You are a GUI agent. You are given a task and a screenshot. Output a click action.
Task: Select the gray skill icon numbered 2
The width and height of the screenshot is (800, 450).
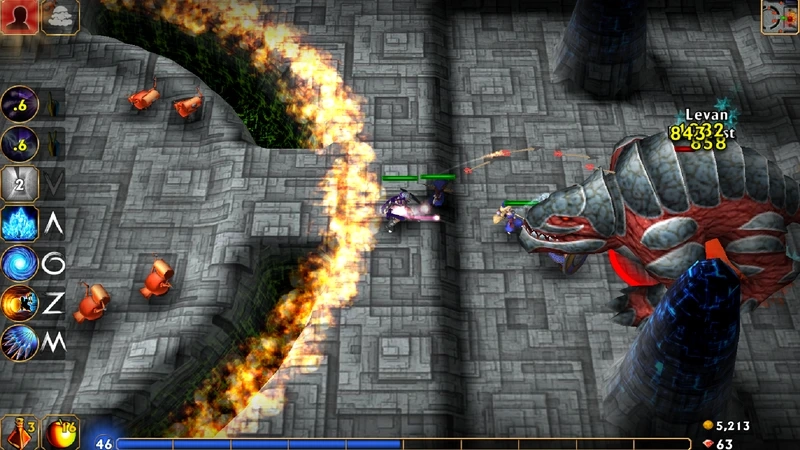20,183
